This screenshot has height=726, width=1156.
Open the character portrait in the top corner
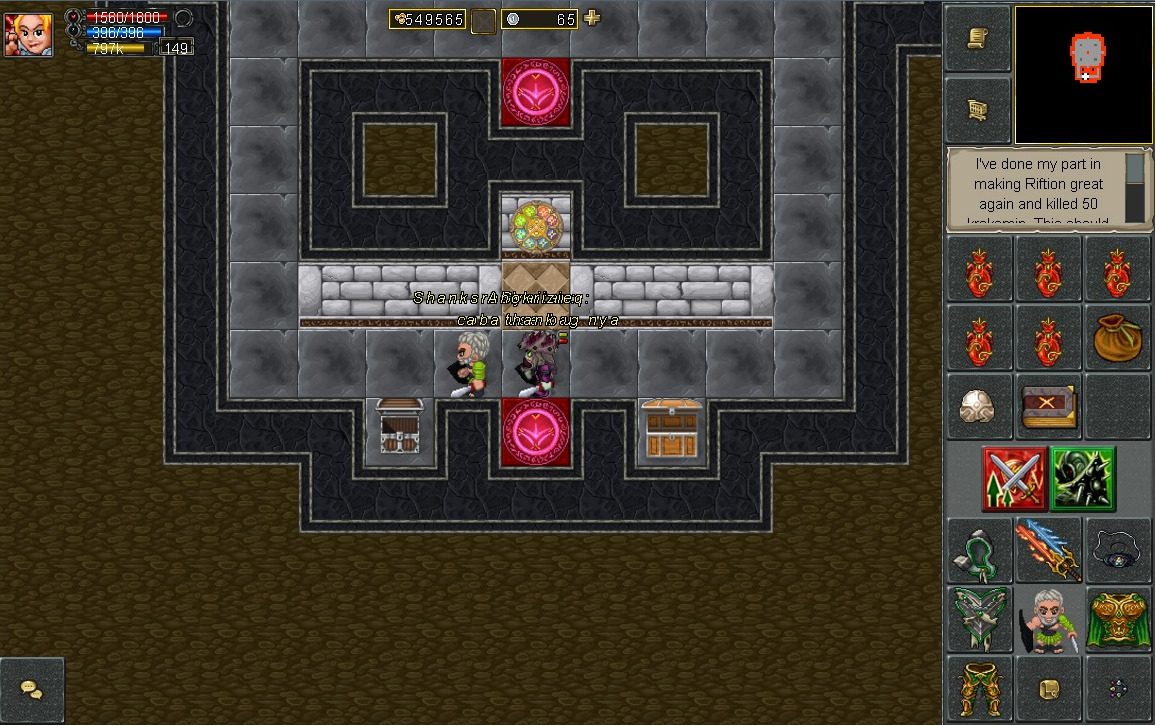(x=28, y=32)
